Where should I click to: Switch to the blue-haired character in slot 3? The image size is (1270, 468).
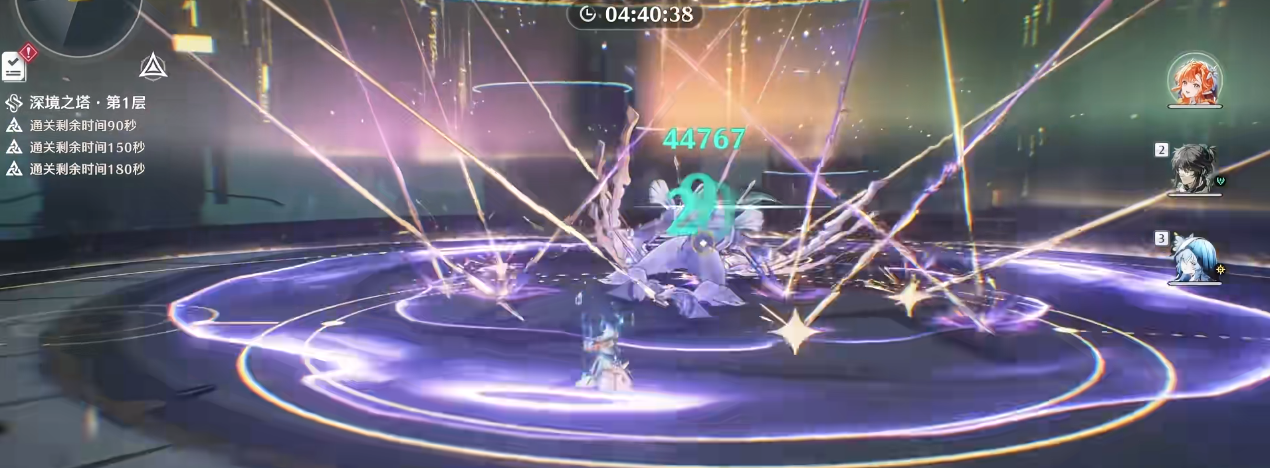click(1194, 258)
